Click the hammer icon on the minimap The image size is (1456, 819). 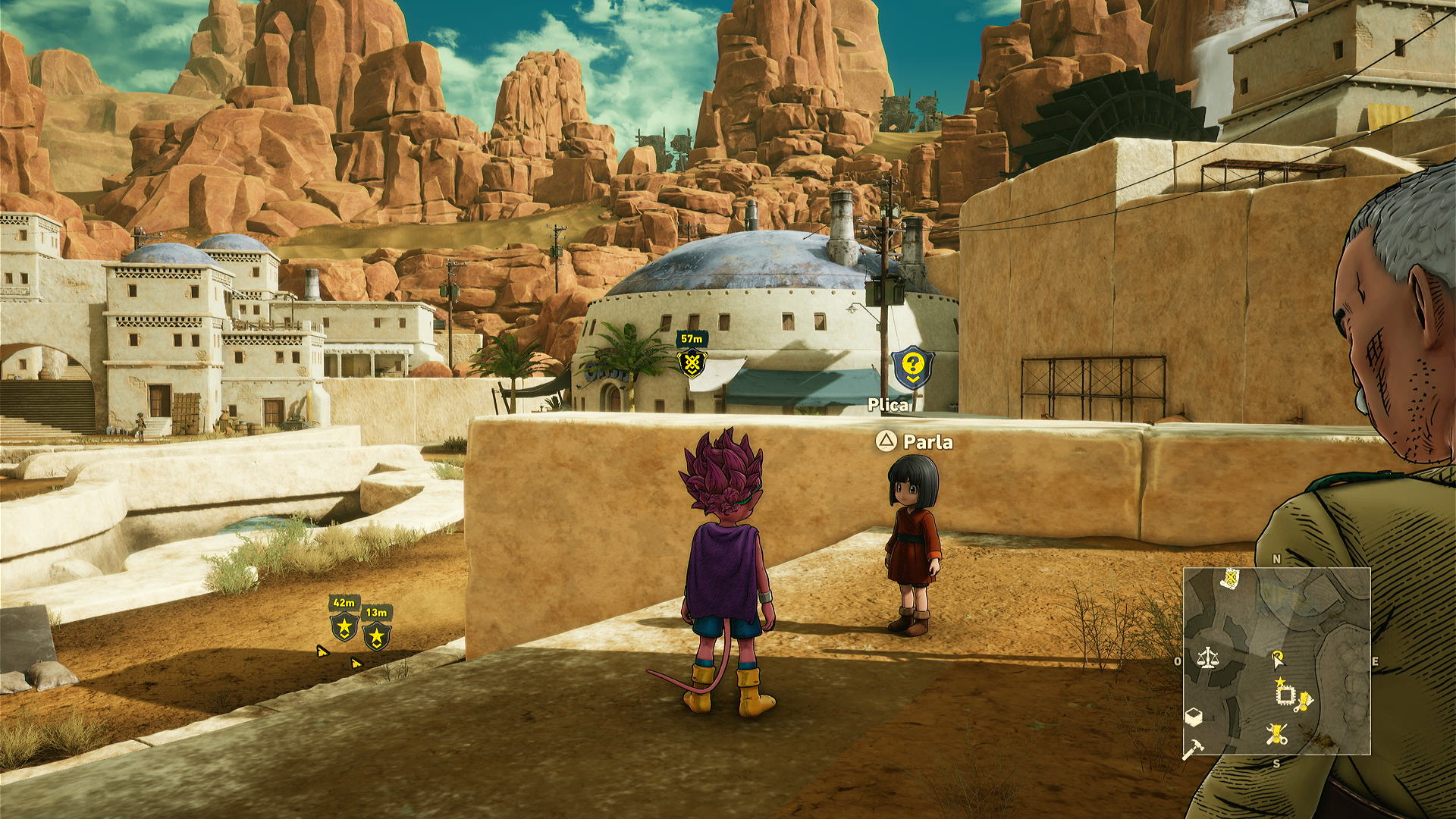pos(1192,749)
